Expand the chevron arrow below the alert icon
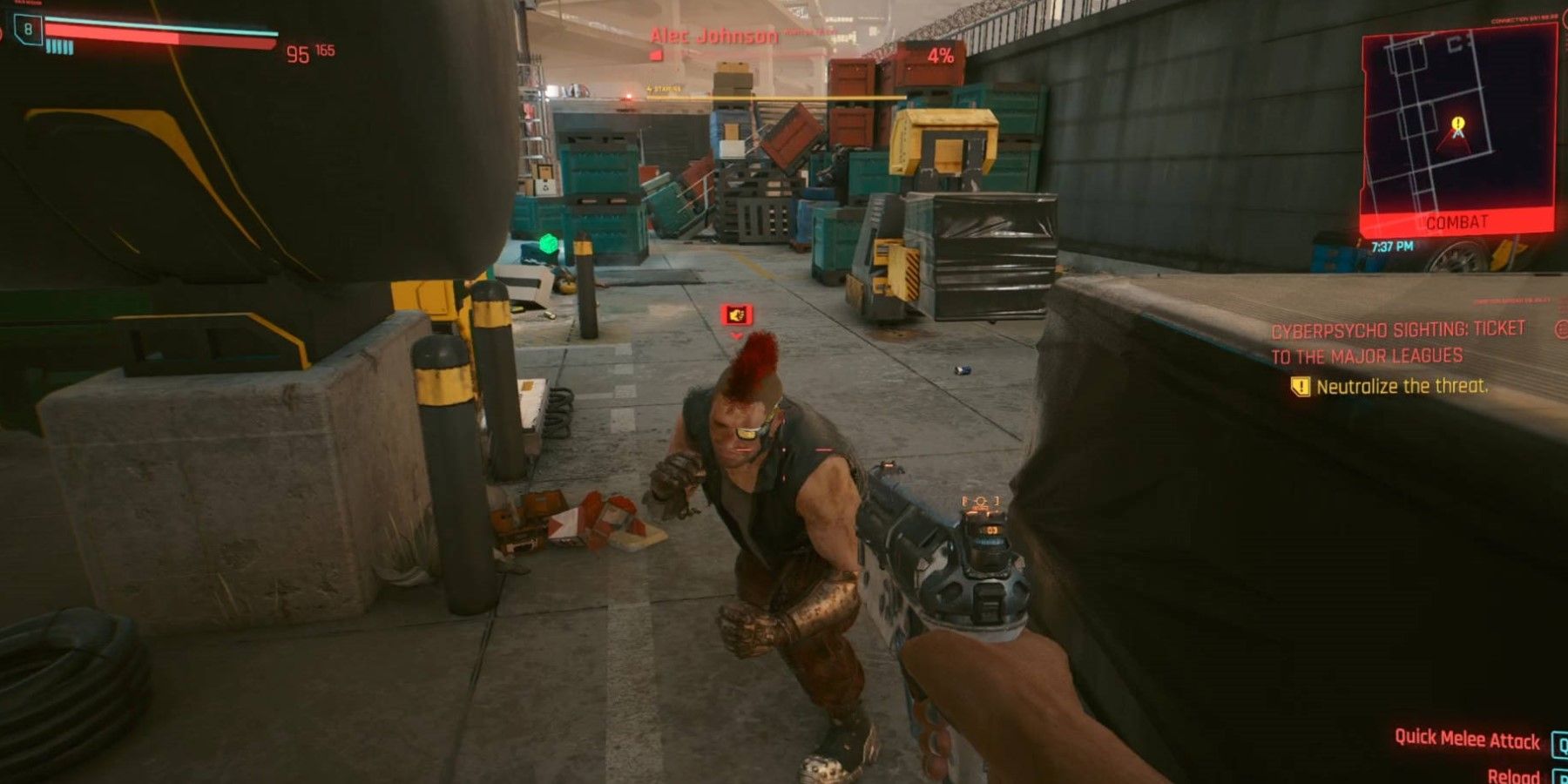Viewport: 1568px width, 784px height. point(736,336)
